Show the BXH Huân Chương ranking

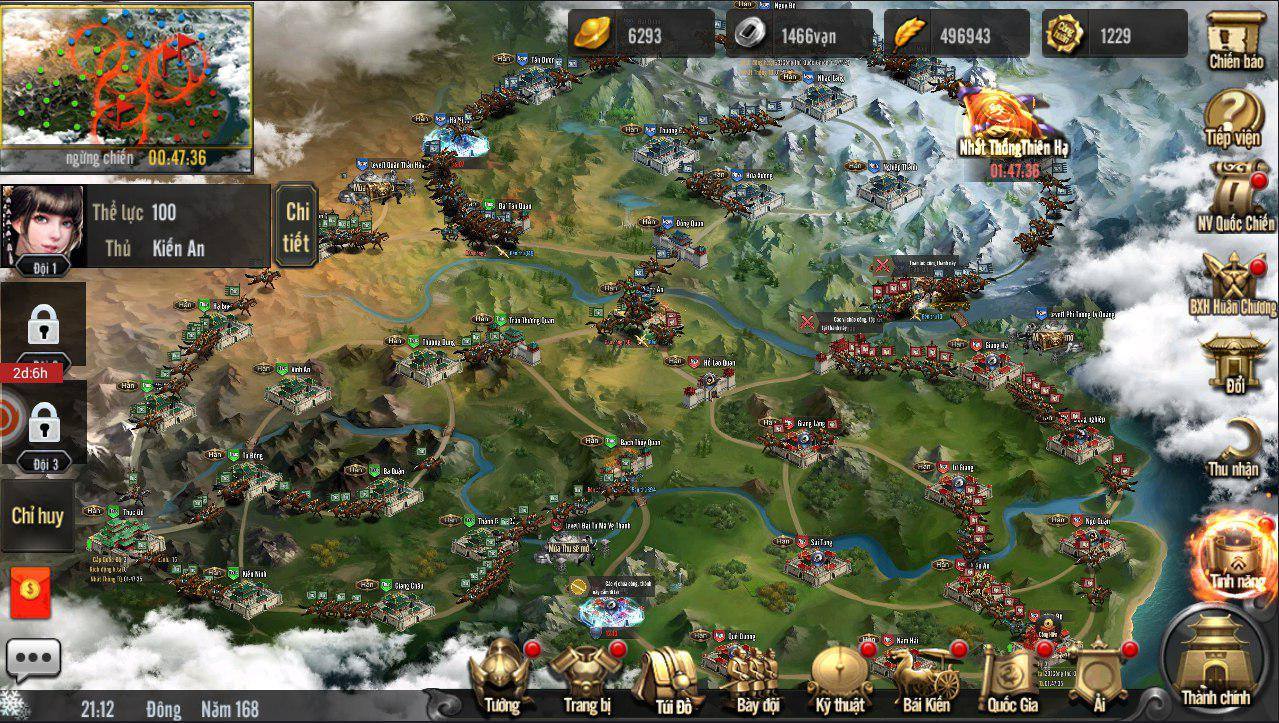coord(1233,283)
